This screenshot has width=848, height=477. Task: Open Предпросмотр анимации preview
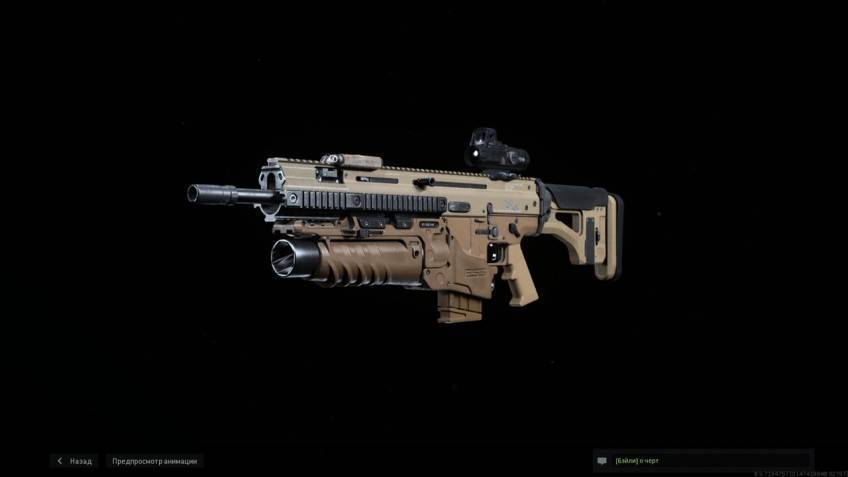tap(154, 461)
